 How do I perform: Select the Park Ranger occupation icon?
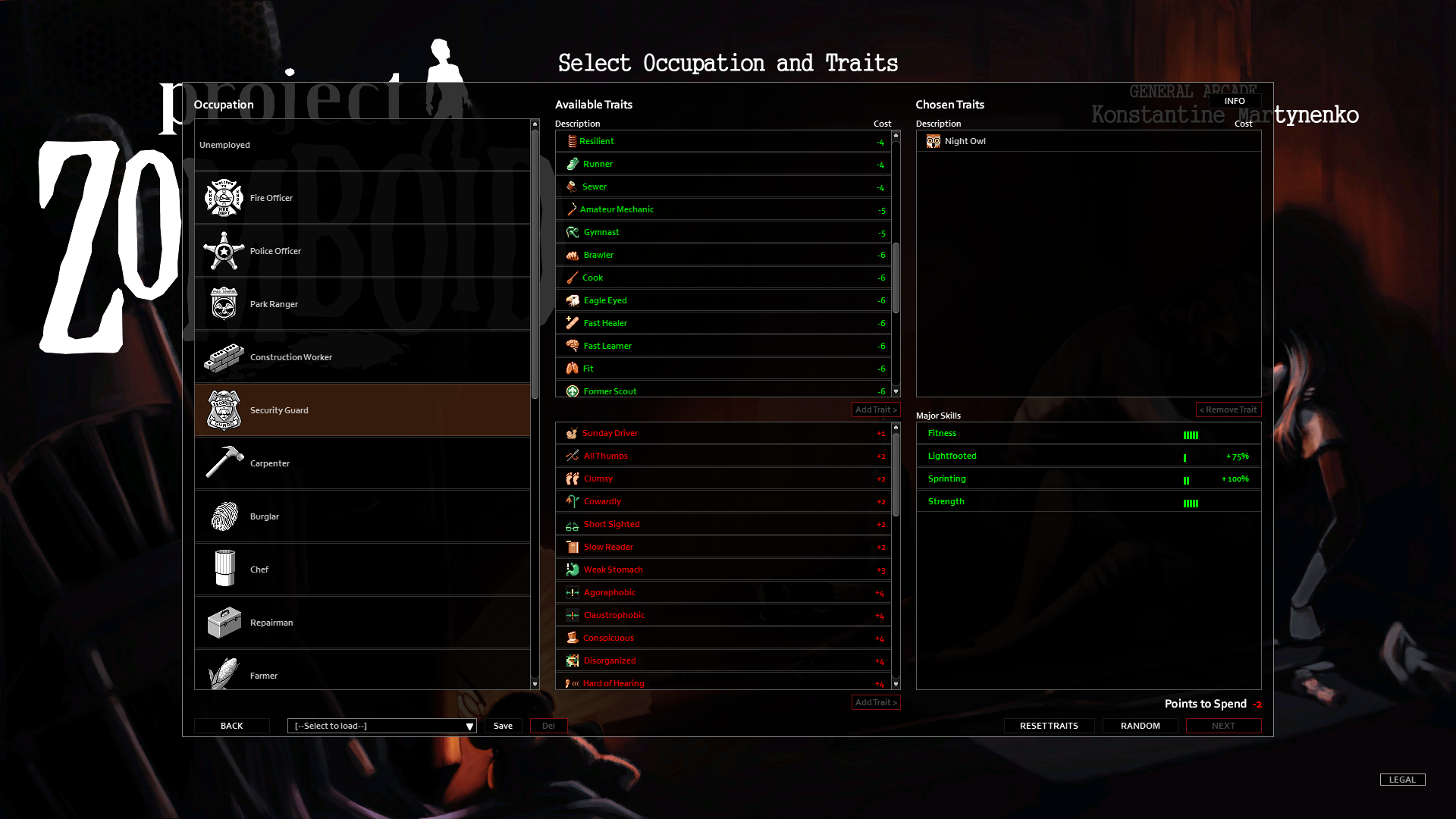point(224,304)
